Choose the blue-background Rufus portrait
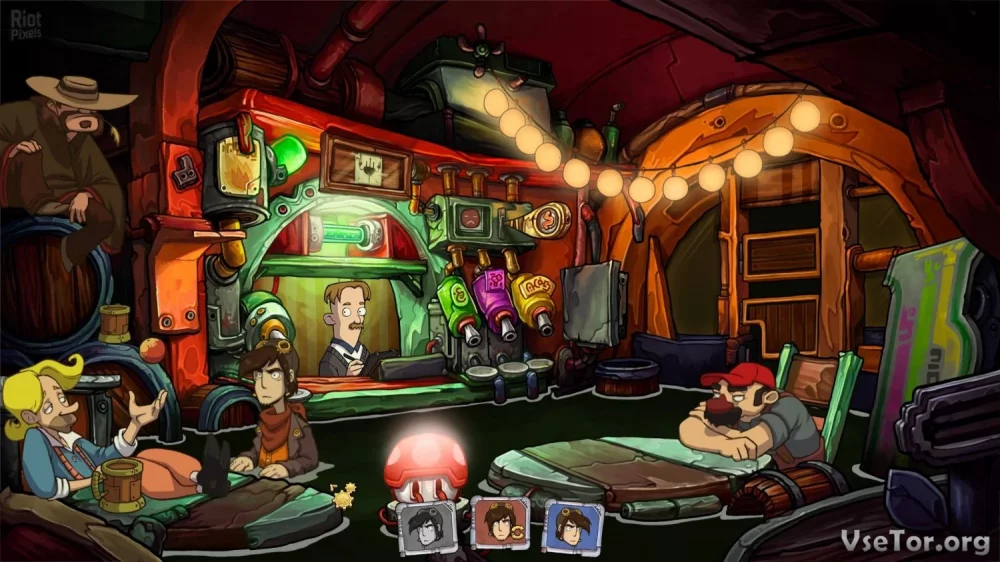 [572, 524]
